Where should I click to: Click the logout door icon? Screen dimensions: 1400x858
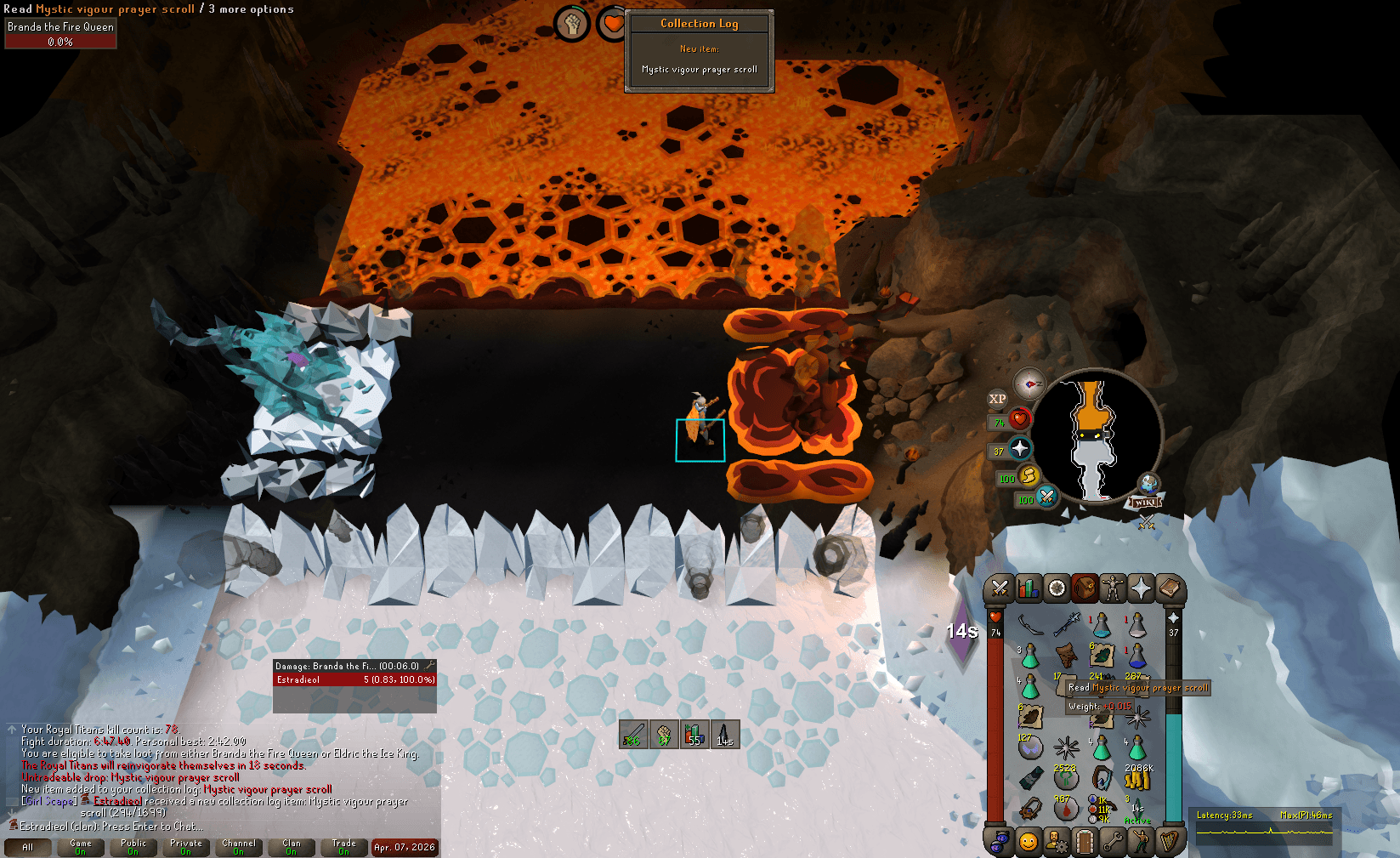point(1085,842)
